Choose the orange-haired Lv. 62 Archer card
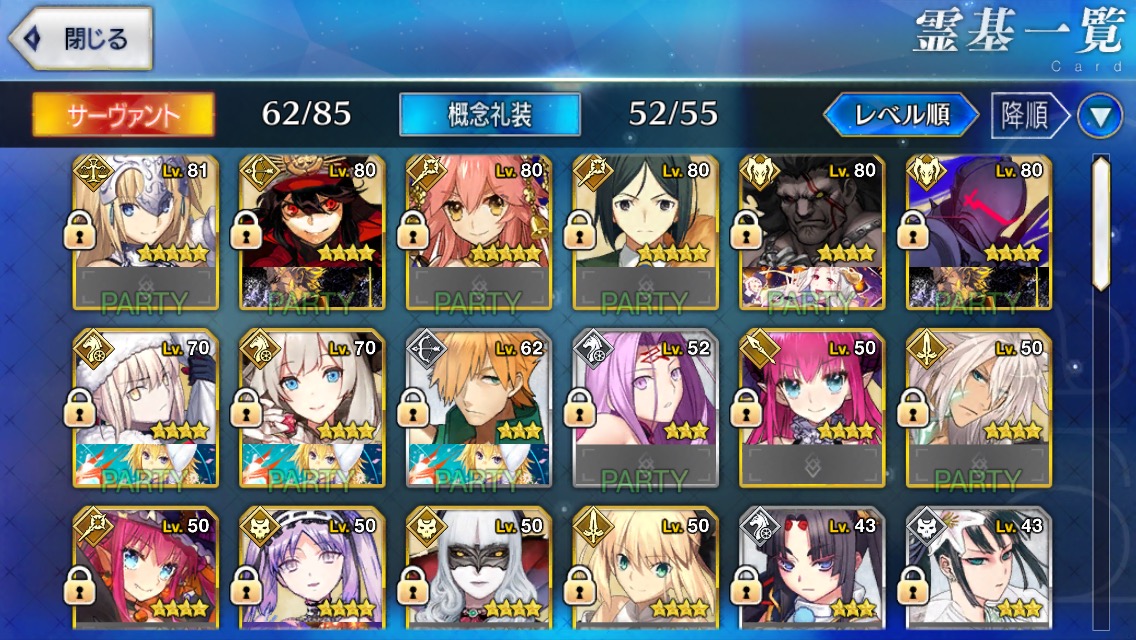 tap(479, 408)
